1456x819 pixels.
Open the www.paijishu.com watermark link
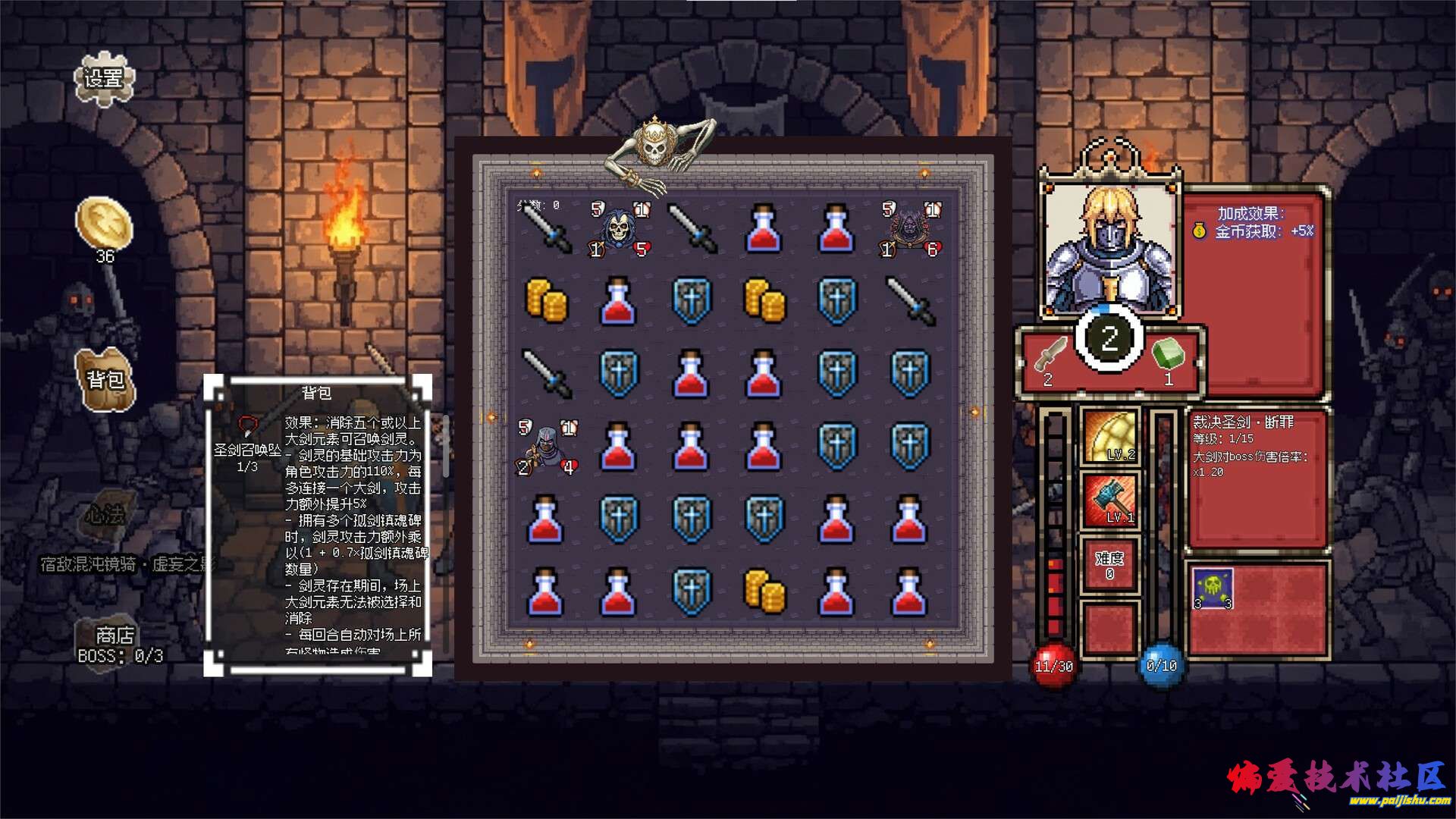click(1398, 800)
